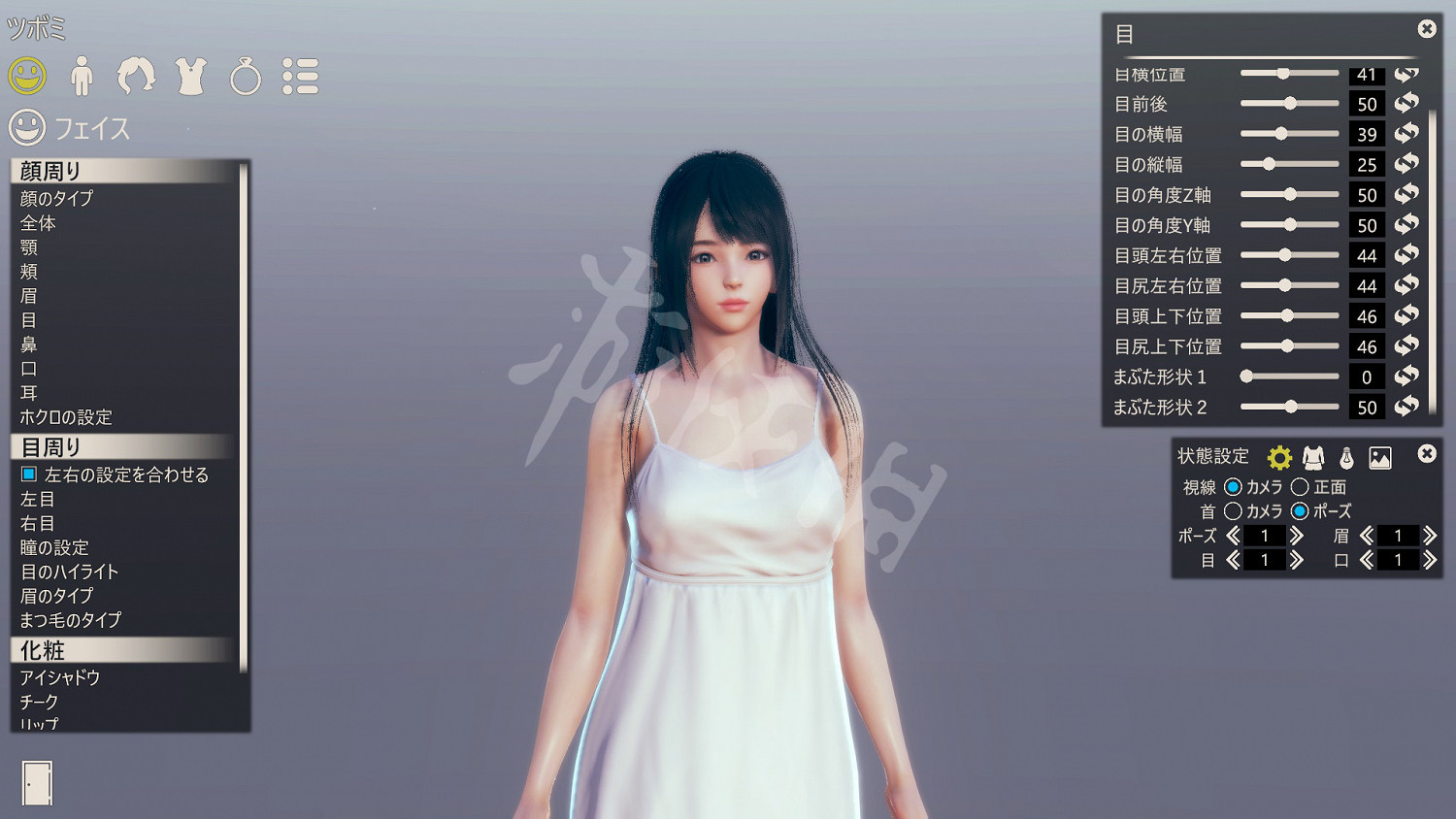The height and width of the screenshot is (819, 1456).
Task: Open the 鼻 category in left menu
Action: pyautogui.click(x=28, y=344)
